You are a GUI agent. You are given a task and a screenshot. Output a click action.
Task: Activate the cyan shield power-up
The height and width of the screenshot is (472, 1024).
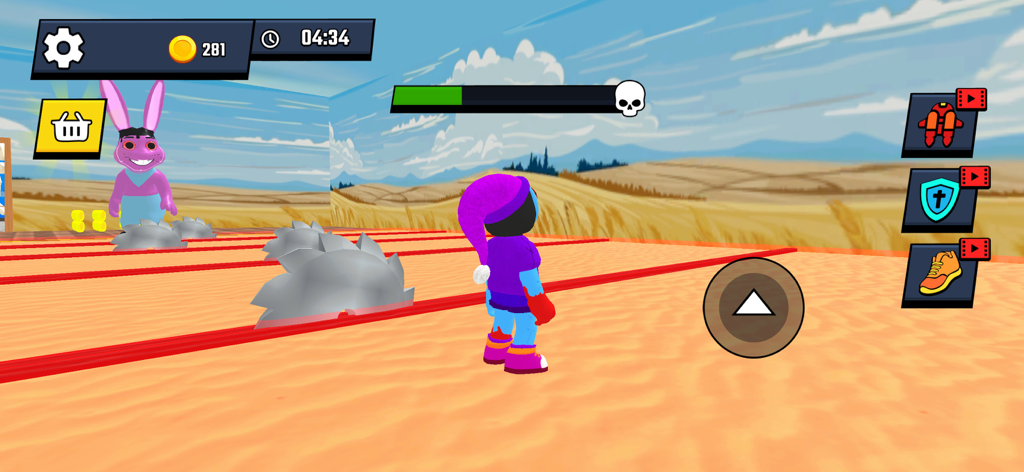click(940, 199)
